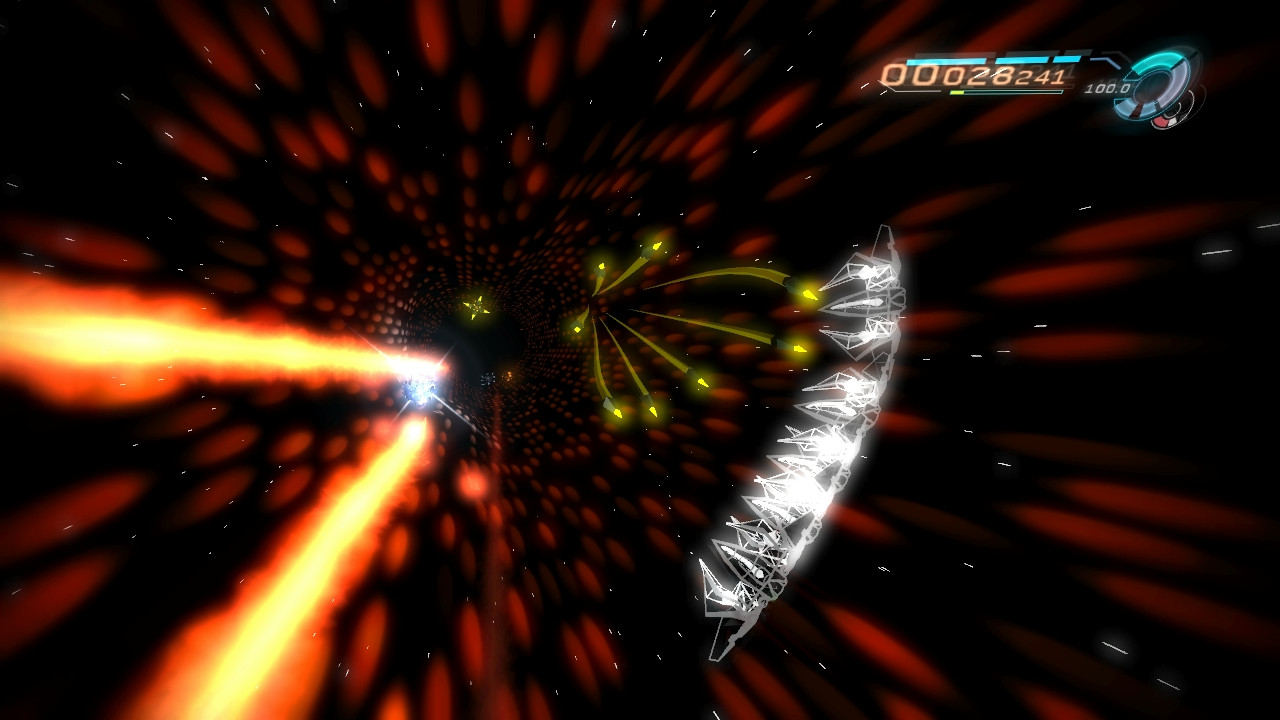Viewport: 1280px width, 720px height.
Task: Click the 100.0 hull value
Action: [x=1107, y=88]
